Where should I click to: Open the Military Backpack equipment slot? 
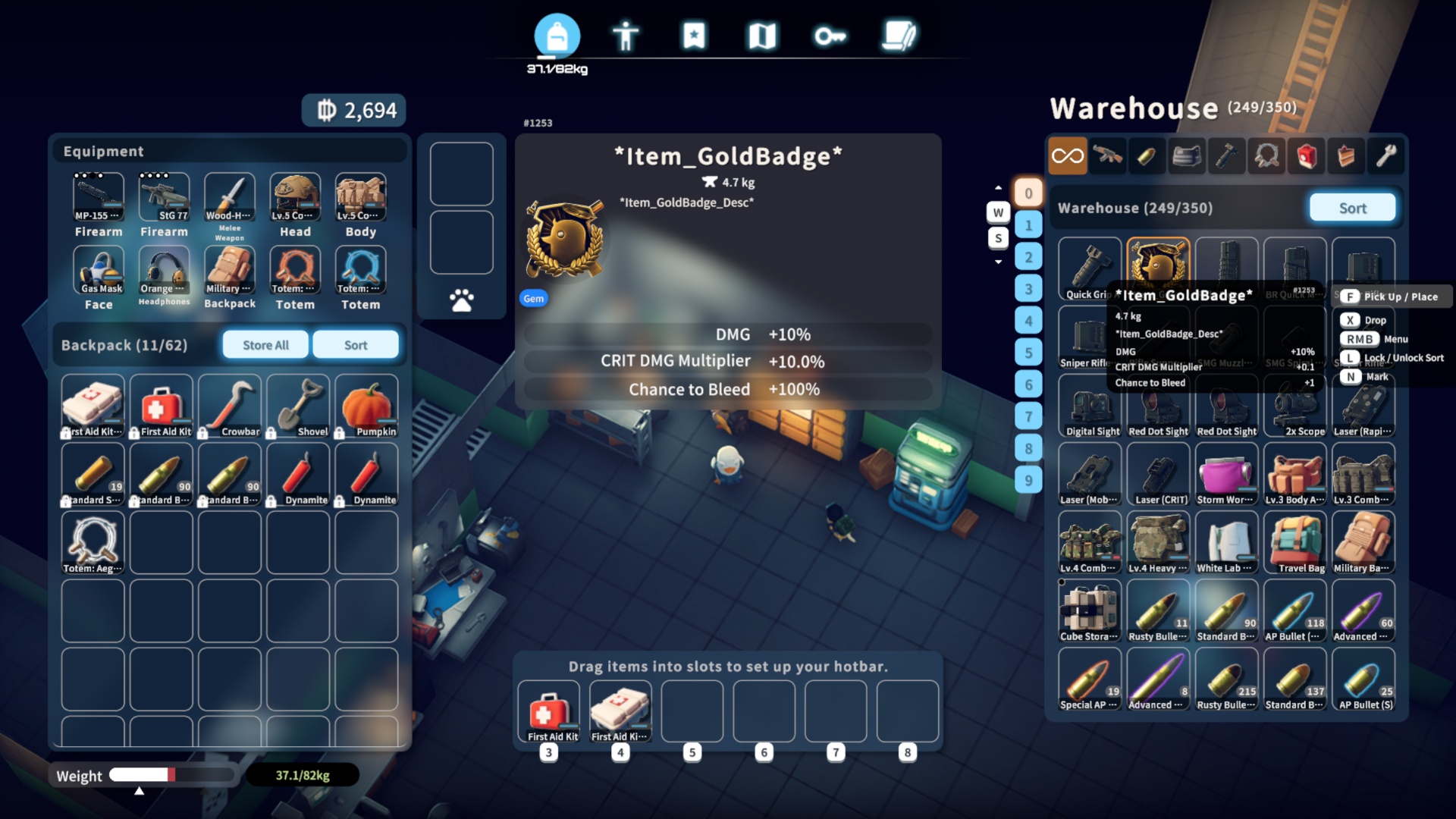pos(229,271)
